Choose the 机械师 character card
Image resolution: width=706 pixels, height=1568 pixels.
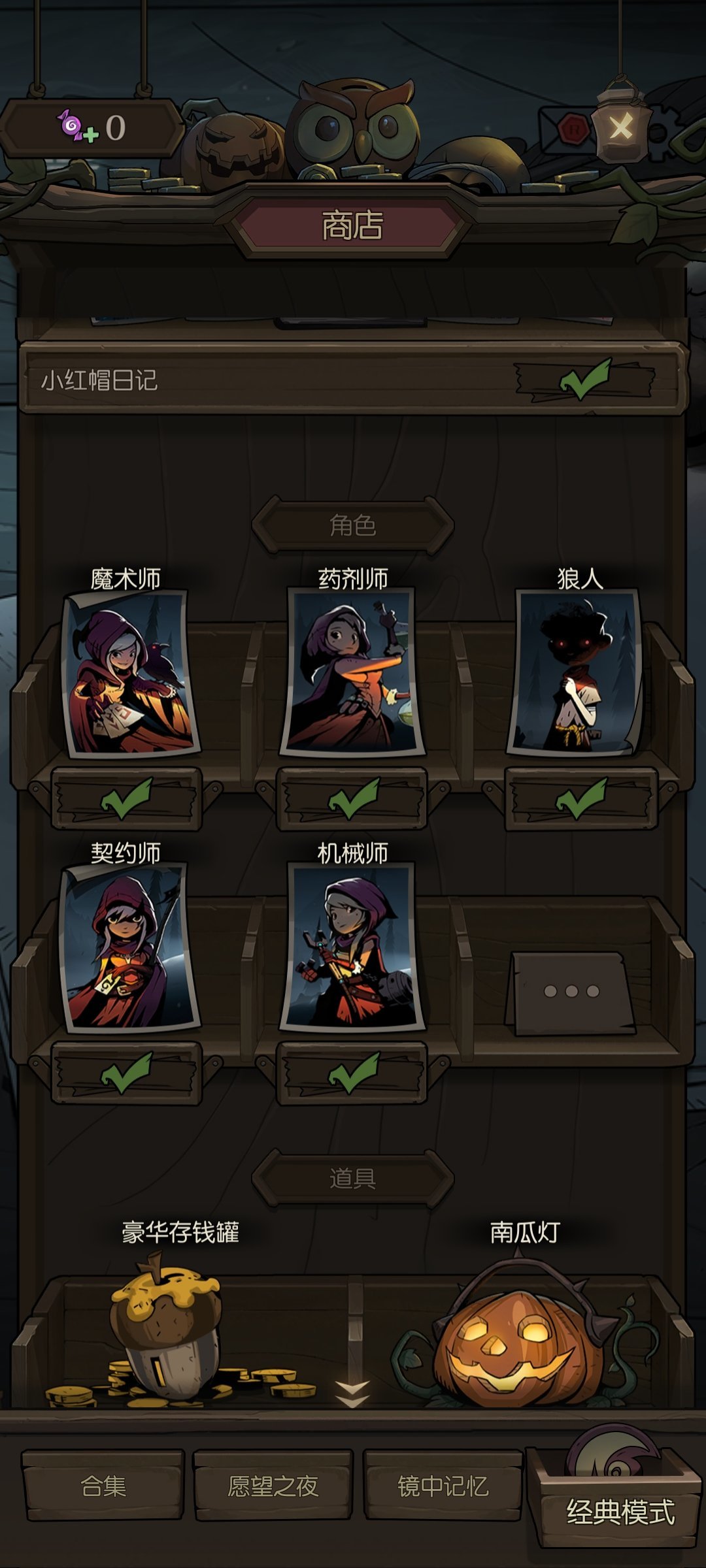click(353, 946)
